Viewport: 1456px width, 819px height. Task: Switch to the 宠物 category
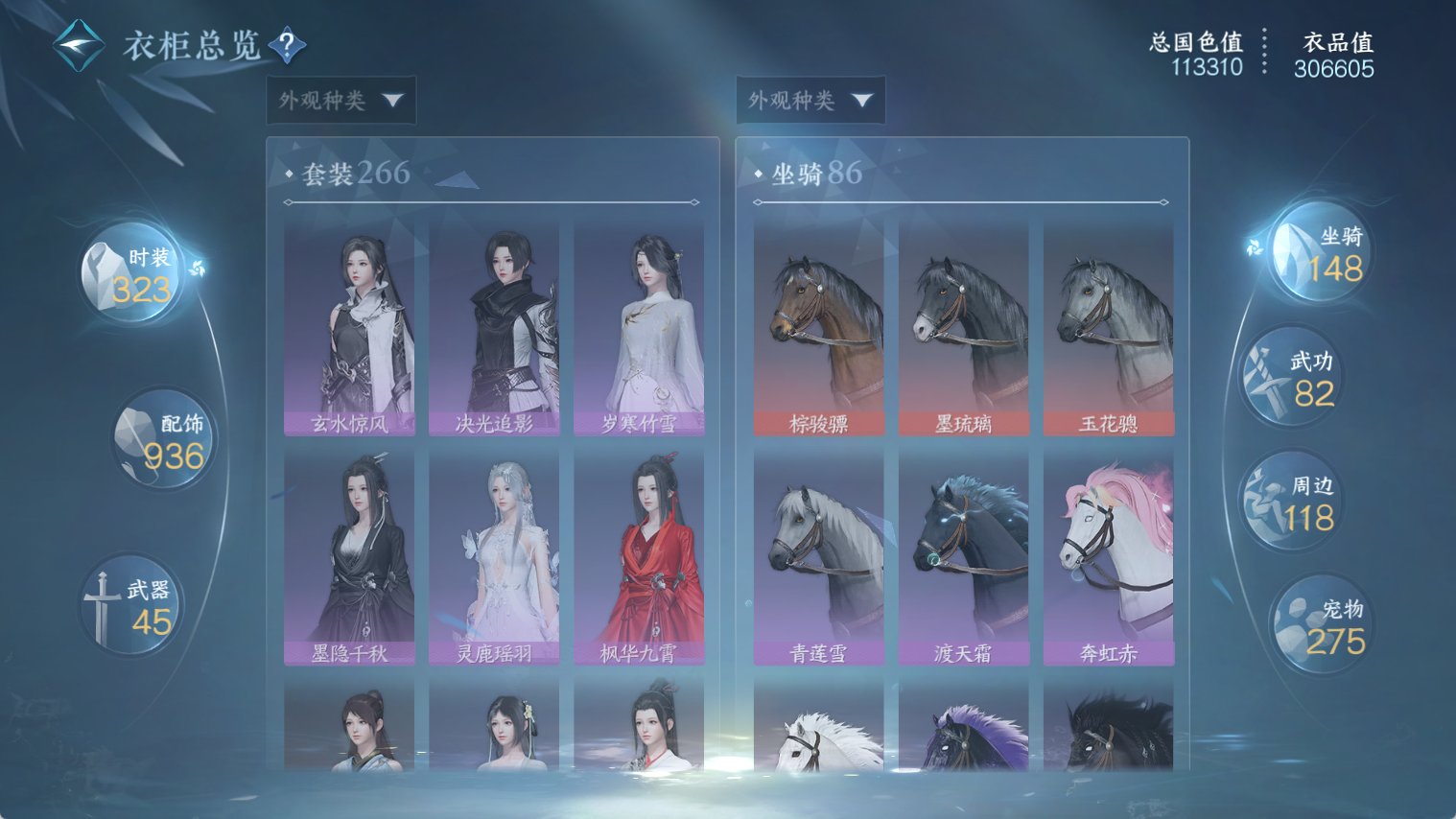[1322, 625]
